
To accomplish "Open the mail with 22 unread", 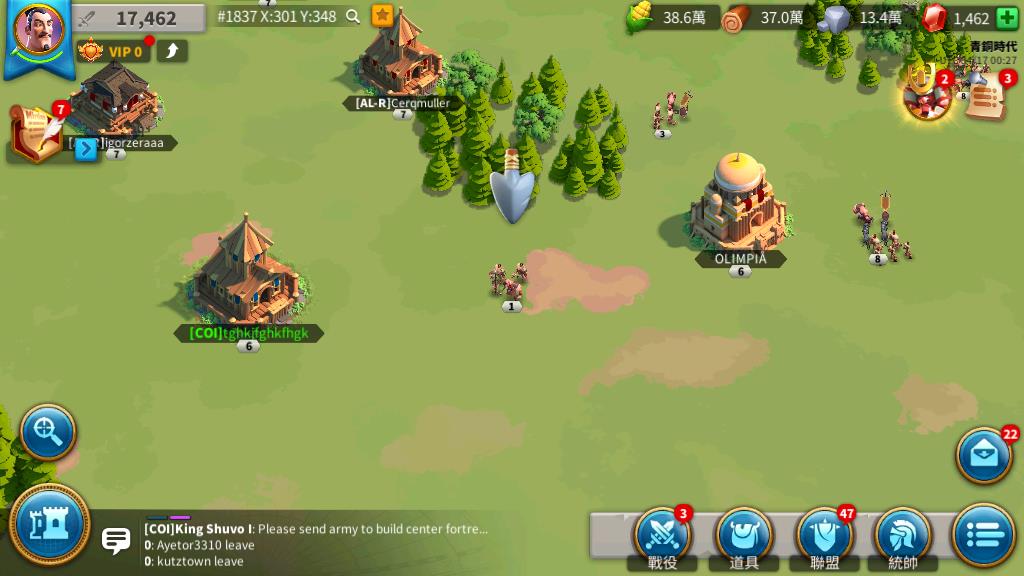I will click(x=984, y=456).
